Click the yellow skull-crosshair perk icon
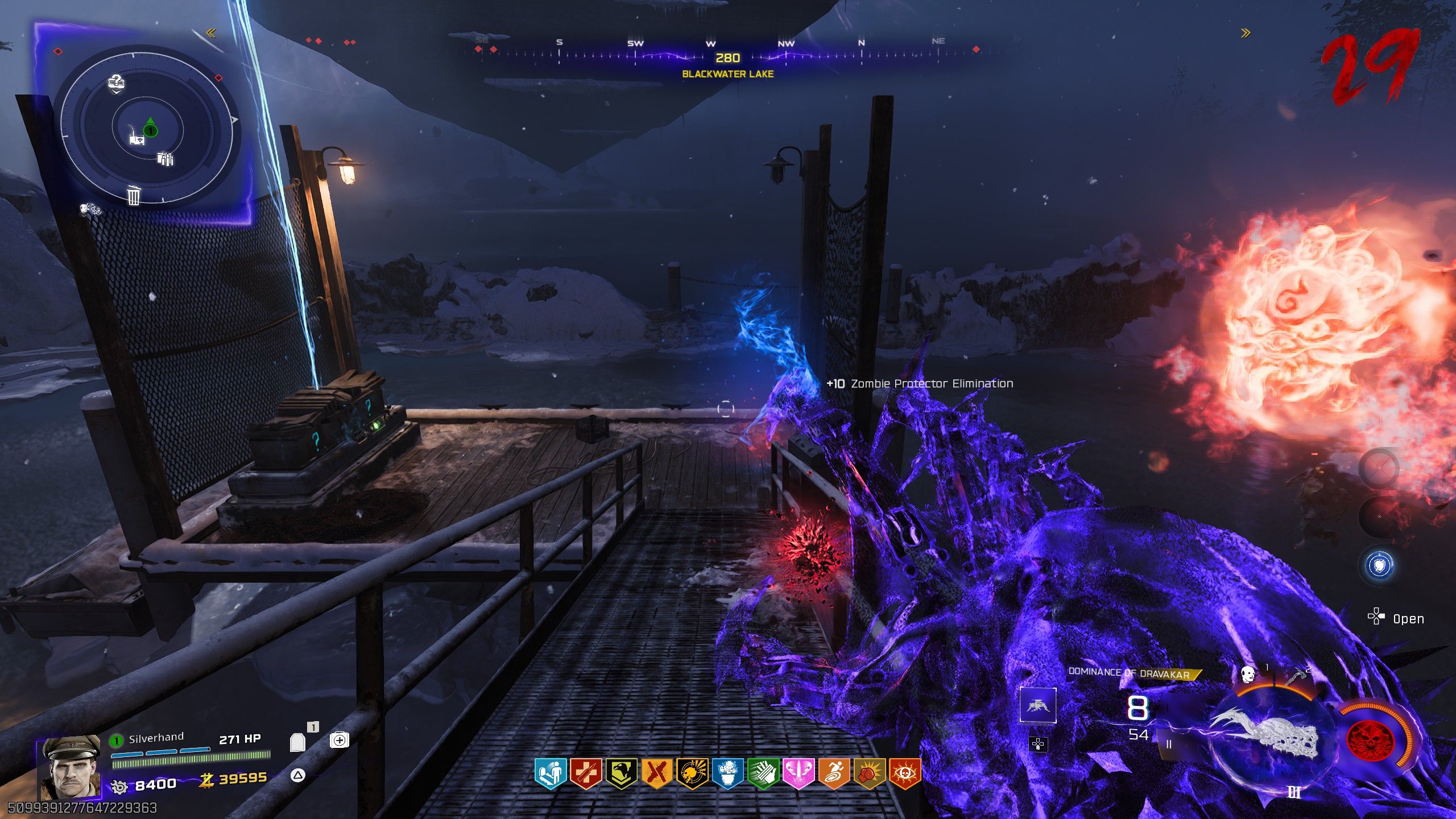Viewport: 1456px width, 819px height. [692, 774]
